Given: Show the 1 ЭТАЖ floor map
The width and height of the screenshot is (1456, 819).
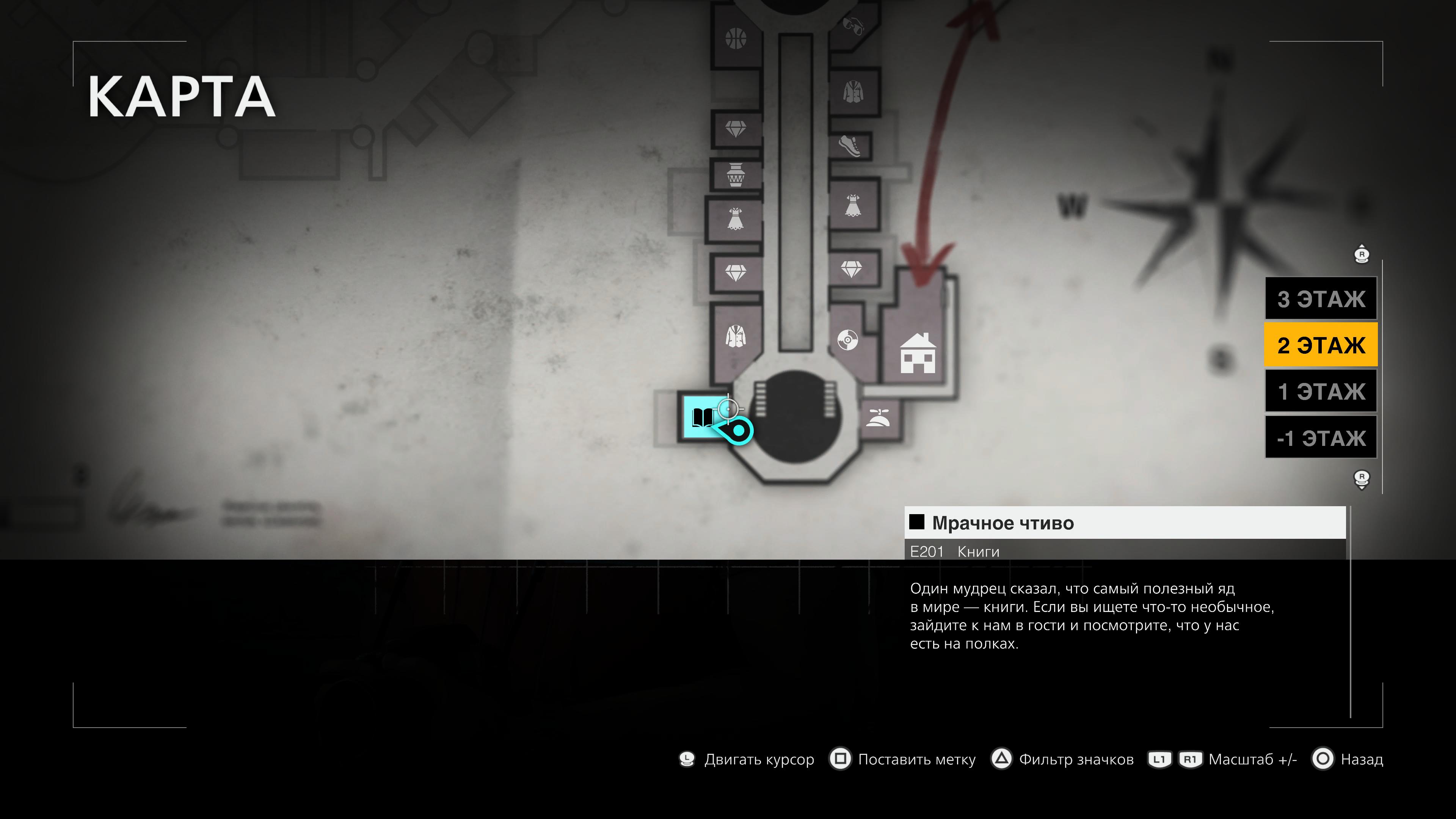Looking at the screenshot, I should click(x=1320, y=391).
